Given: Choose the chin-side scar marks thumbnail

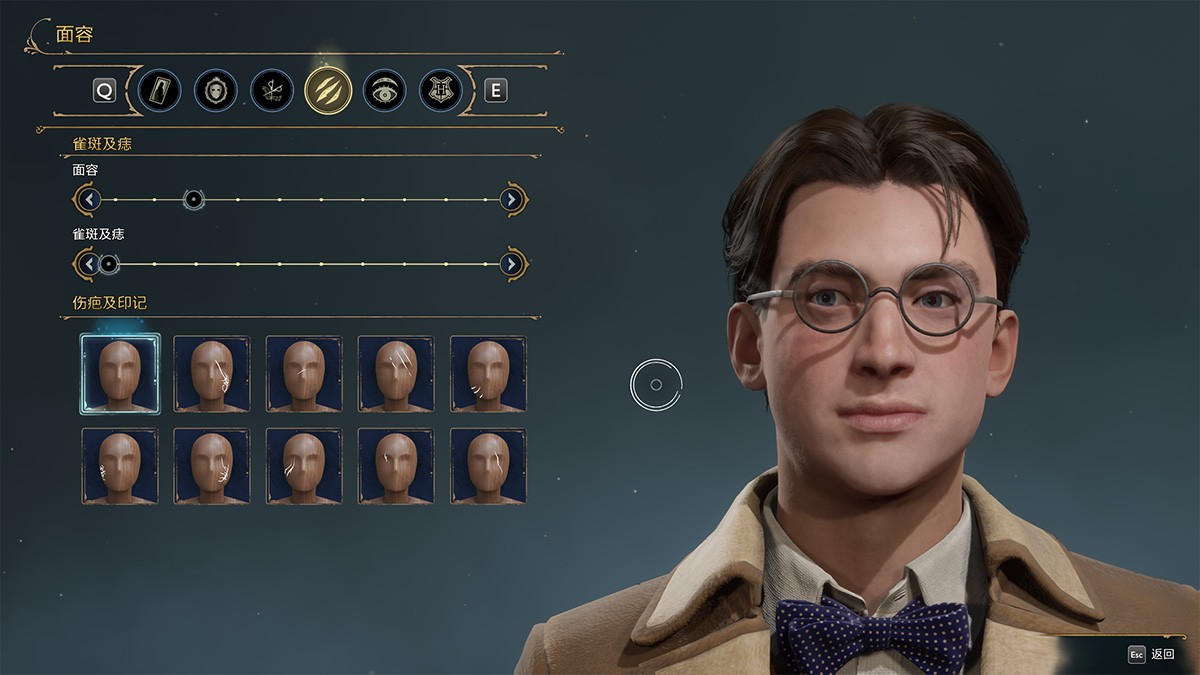Looking at the screenshot, I should (x=488, y=373).
